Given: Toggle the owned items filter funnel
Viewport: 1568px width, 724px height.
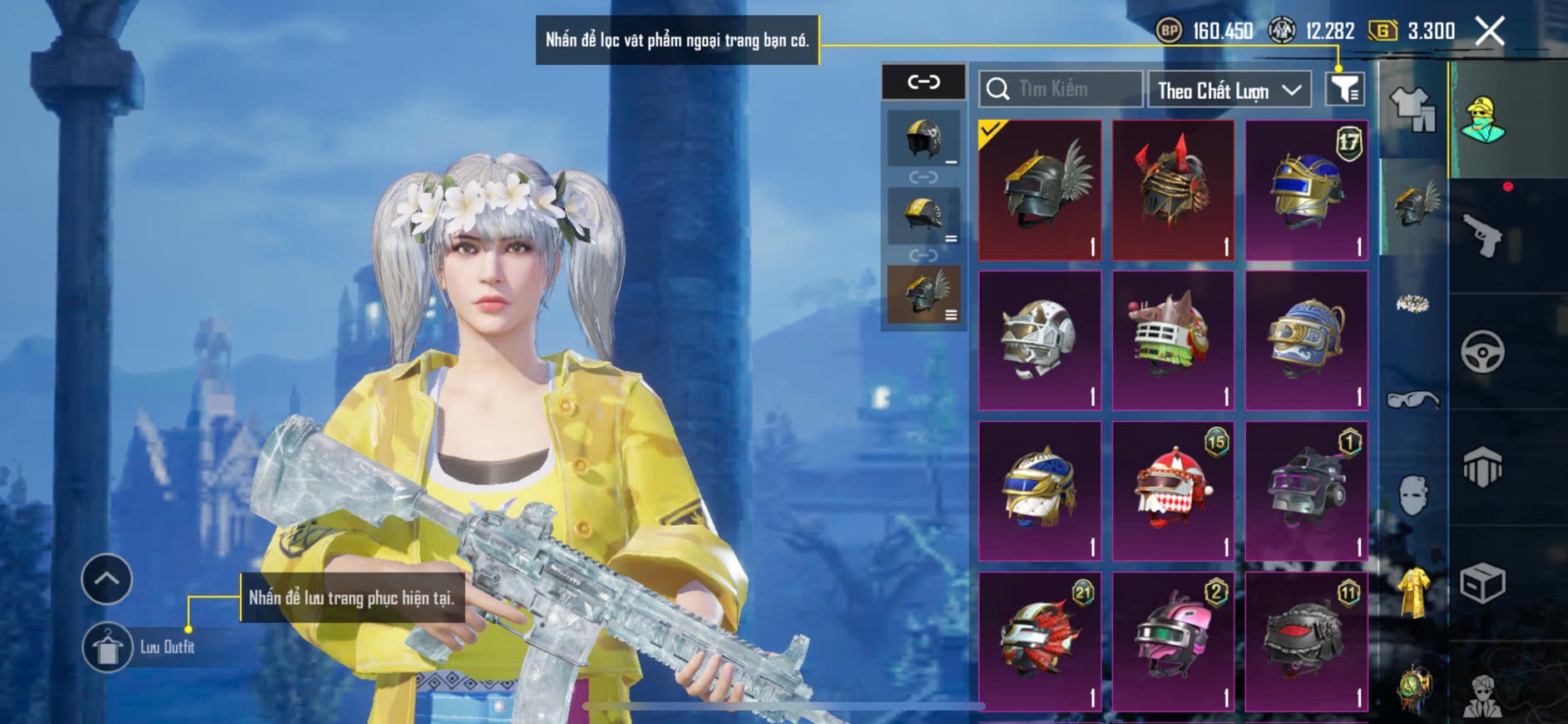Looking at the screenshot, I should tap(1344, 89).
